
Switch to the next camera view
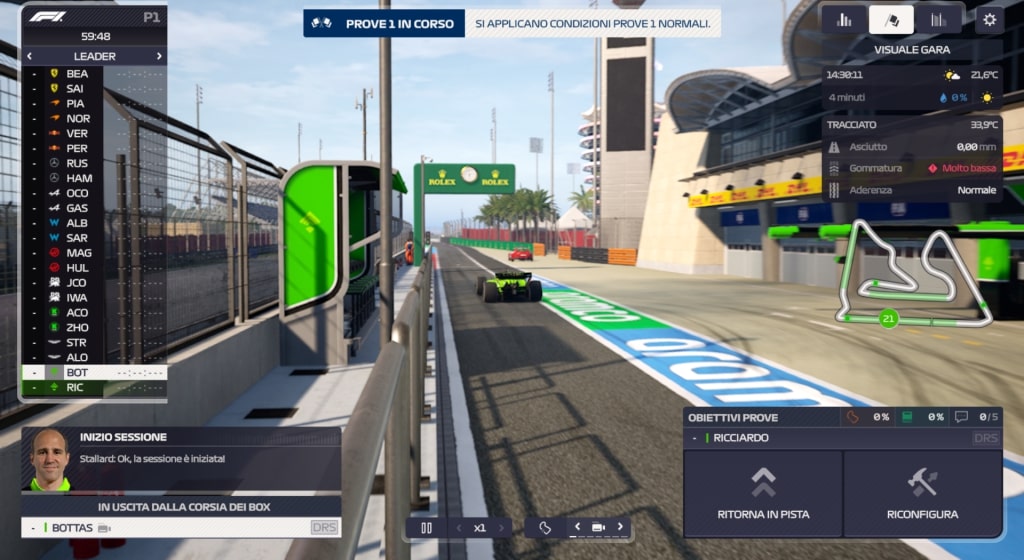click(x=620, y=527)
